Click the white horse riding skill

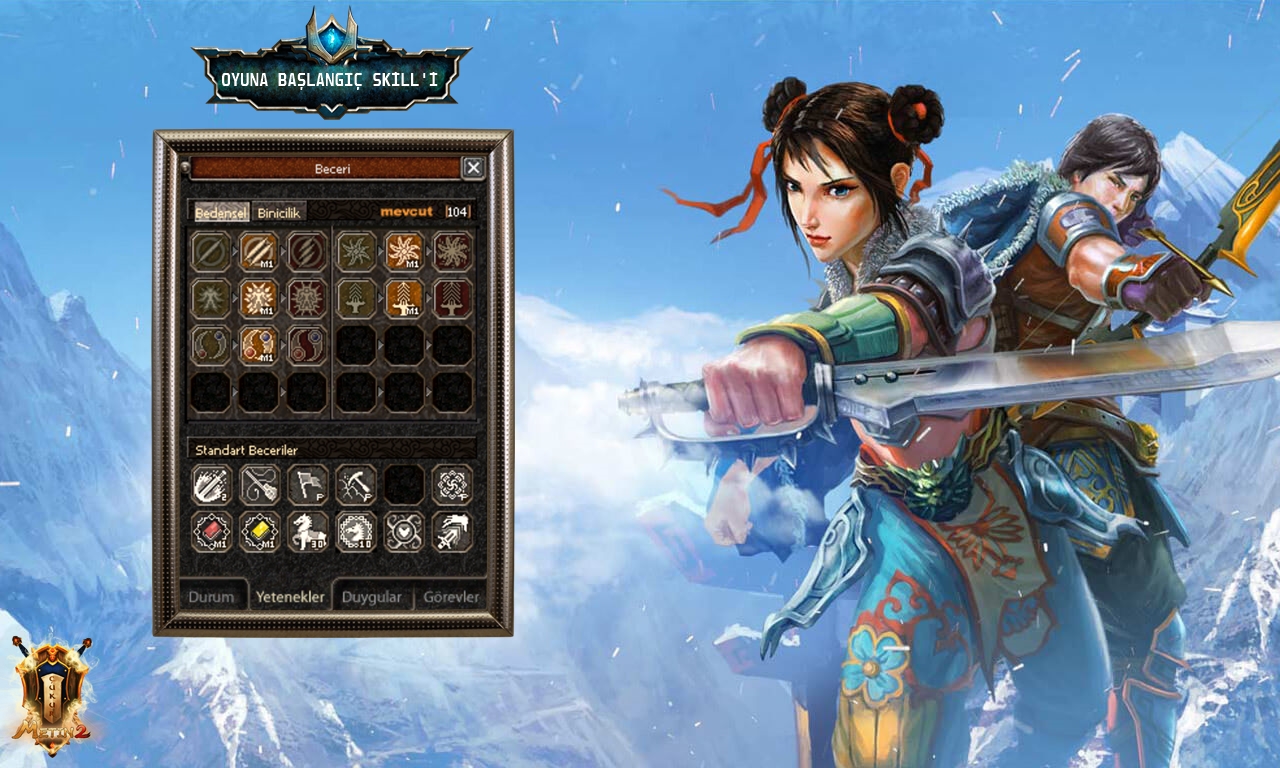tap(307, 532)
